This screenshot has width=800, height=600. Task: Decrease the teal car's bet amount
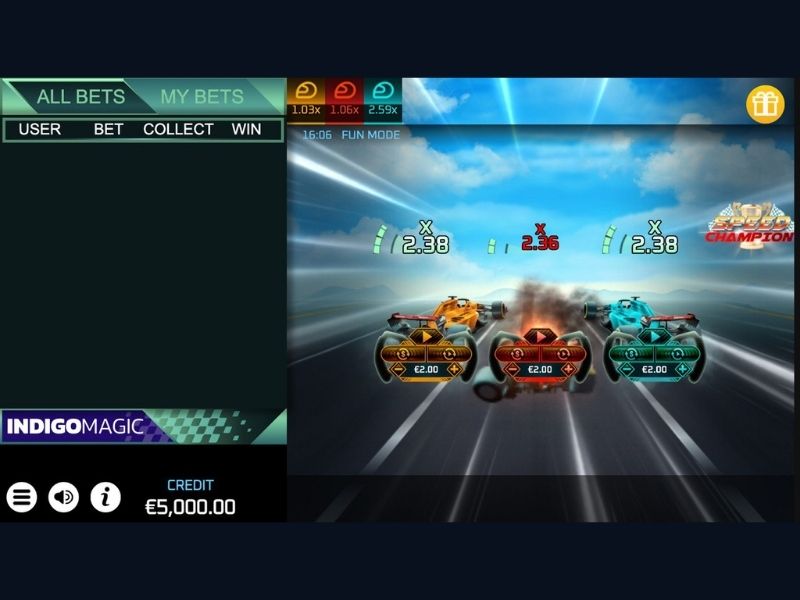point(626,369)
